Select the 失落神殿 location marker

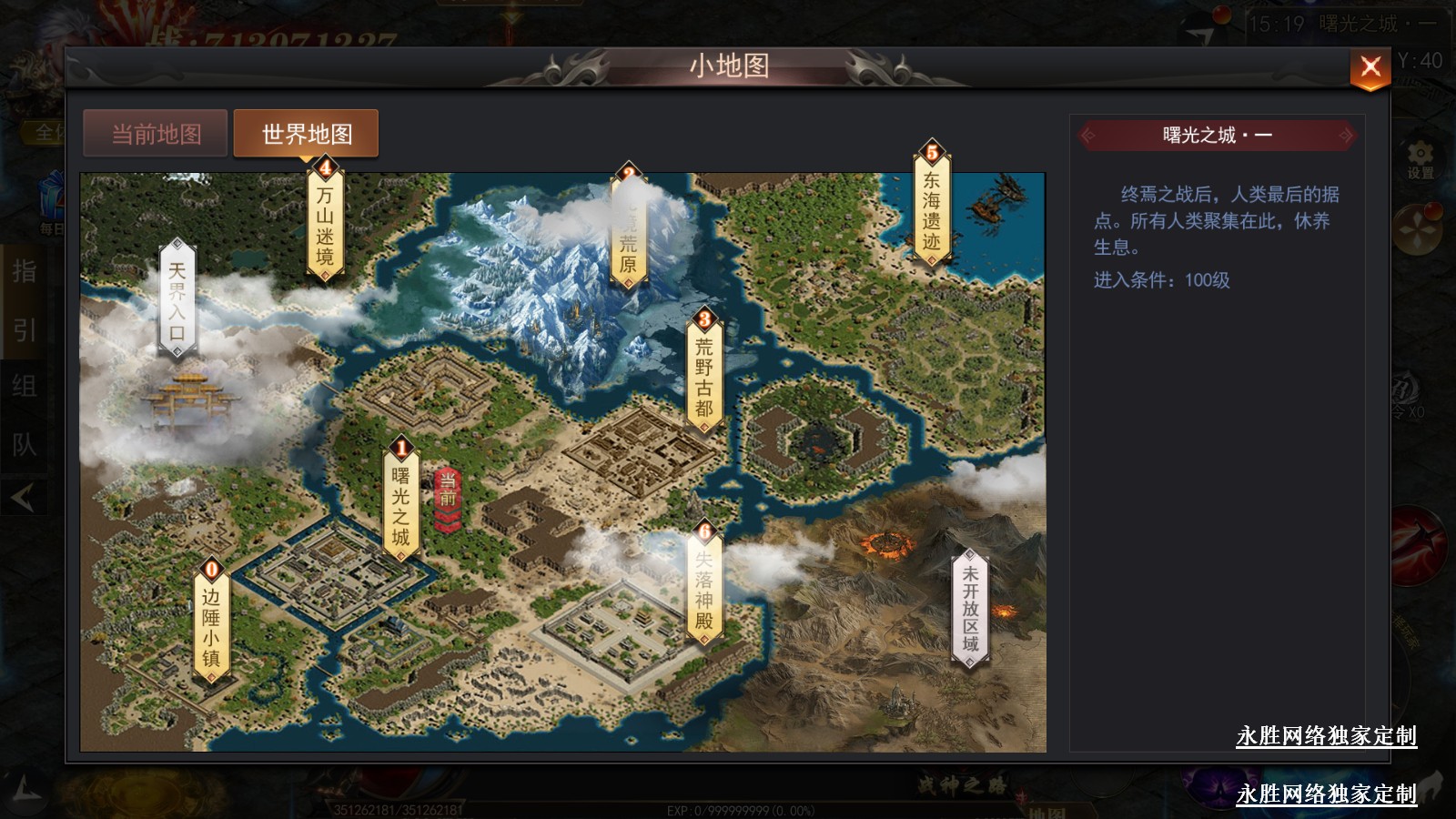[703, 587]
